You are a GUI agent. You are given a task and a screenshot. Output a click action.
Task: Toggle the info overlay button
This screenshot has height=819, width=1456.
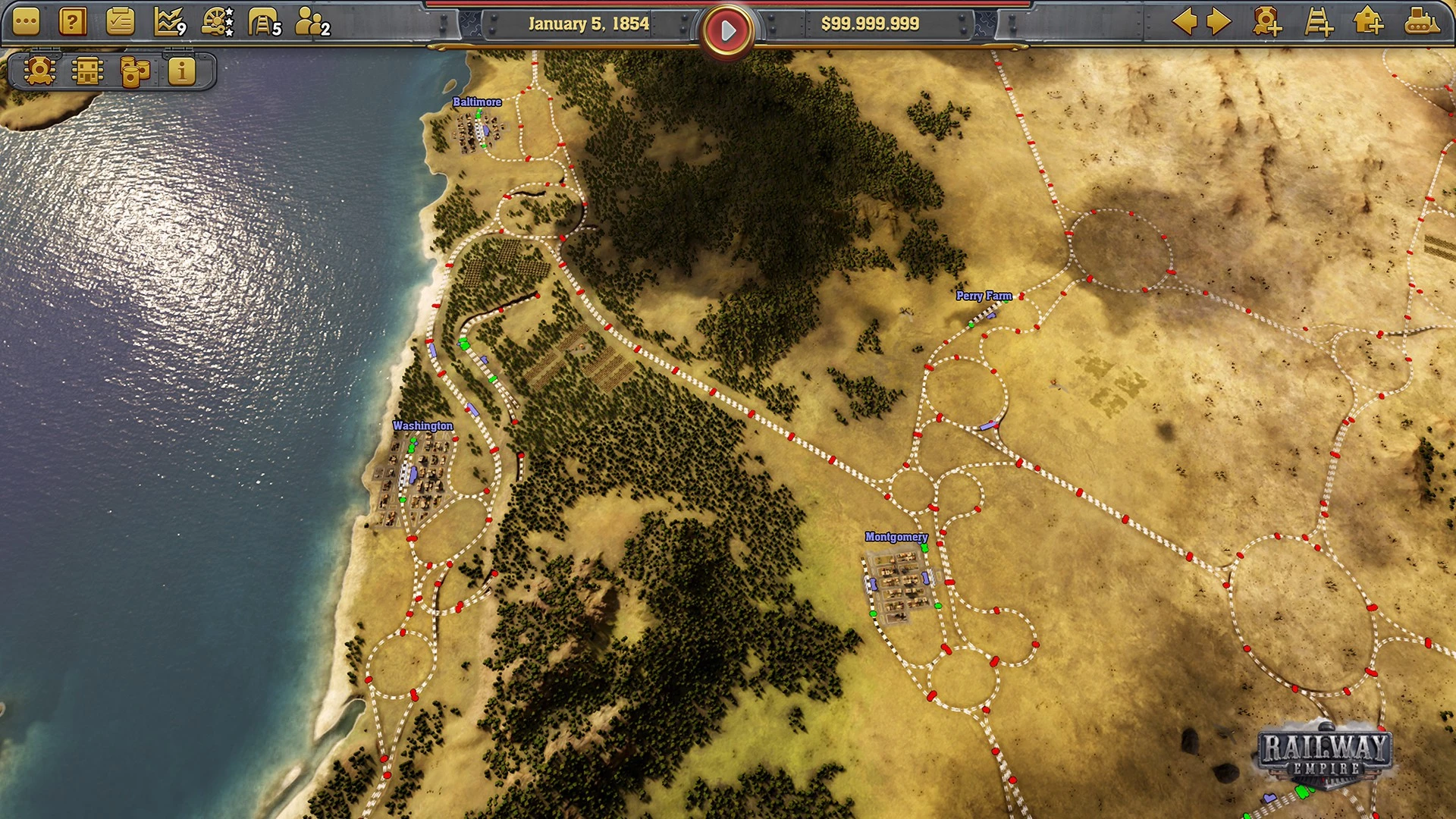(x=181, y=71)
